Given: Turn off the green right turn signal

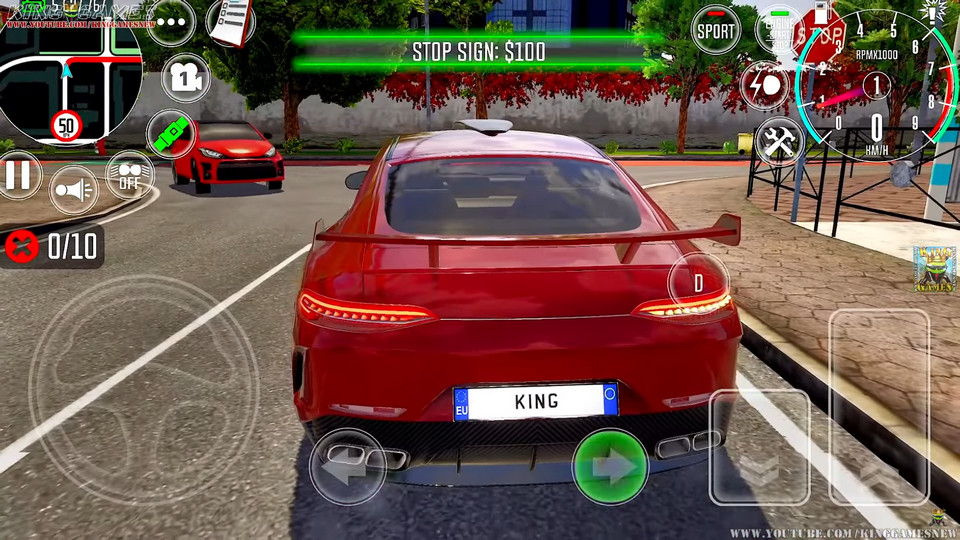Looking at the screenshot, I should click(610, 466).
